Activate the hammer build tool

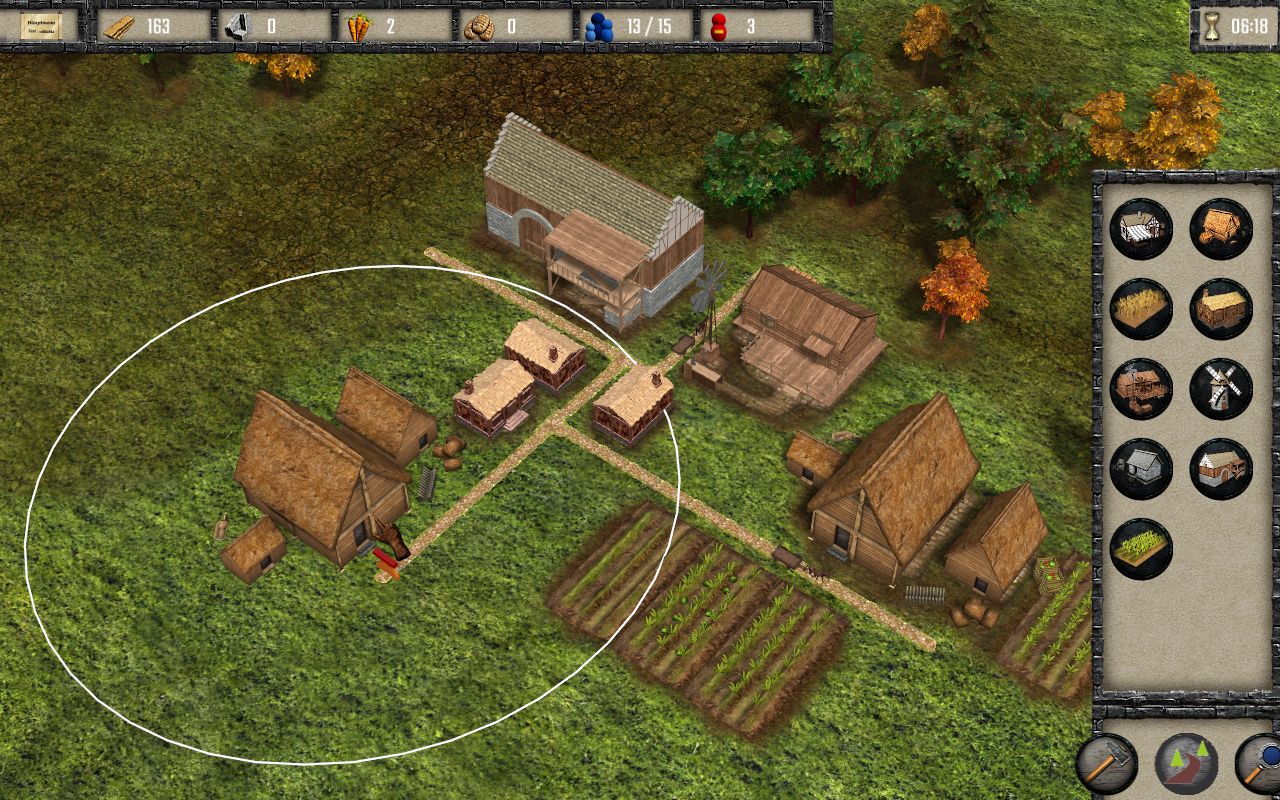[1107, 764]
